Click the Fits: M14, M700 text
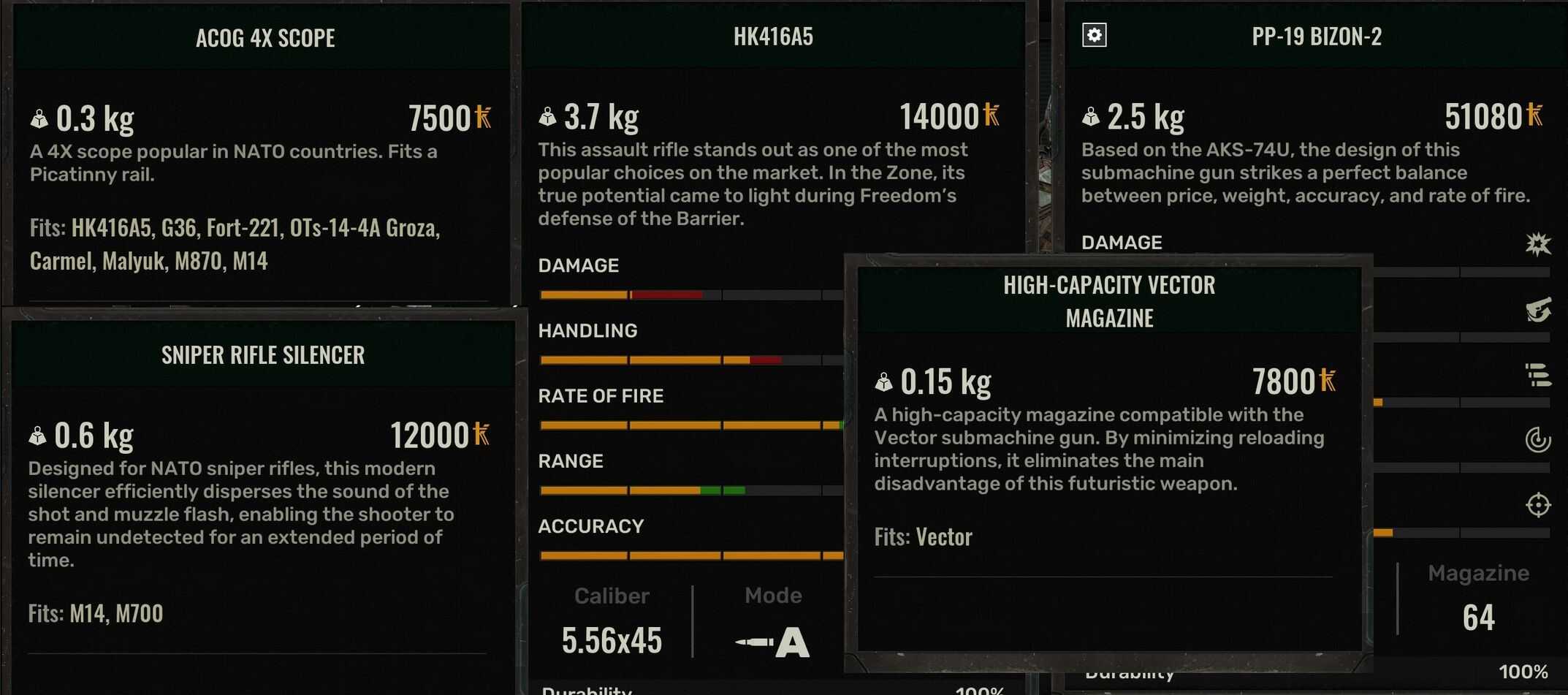This screenshot has height=695, width=1568. (x=96, y=613)
